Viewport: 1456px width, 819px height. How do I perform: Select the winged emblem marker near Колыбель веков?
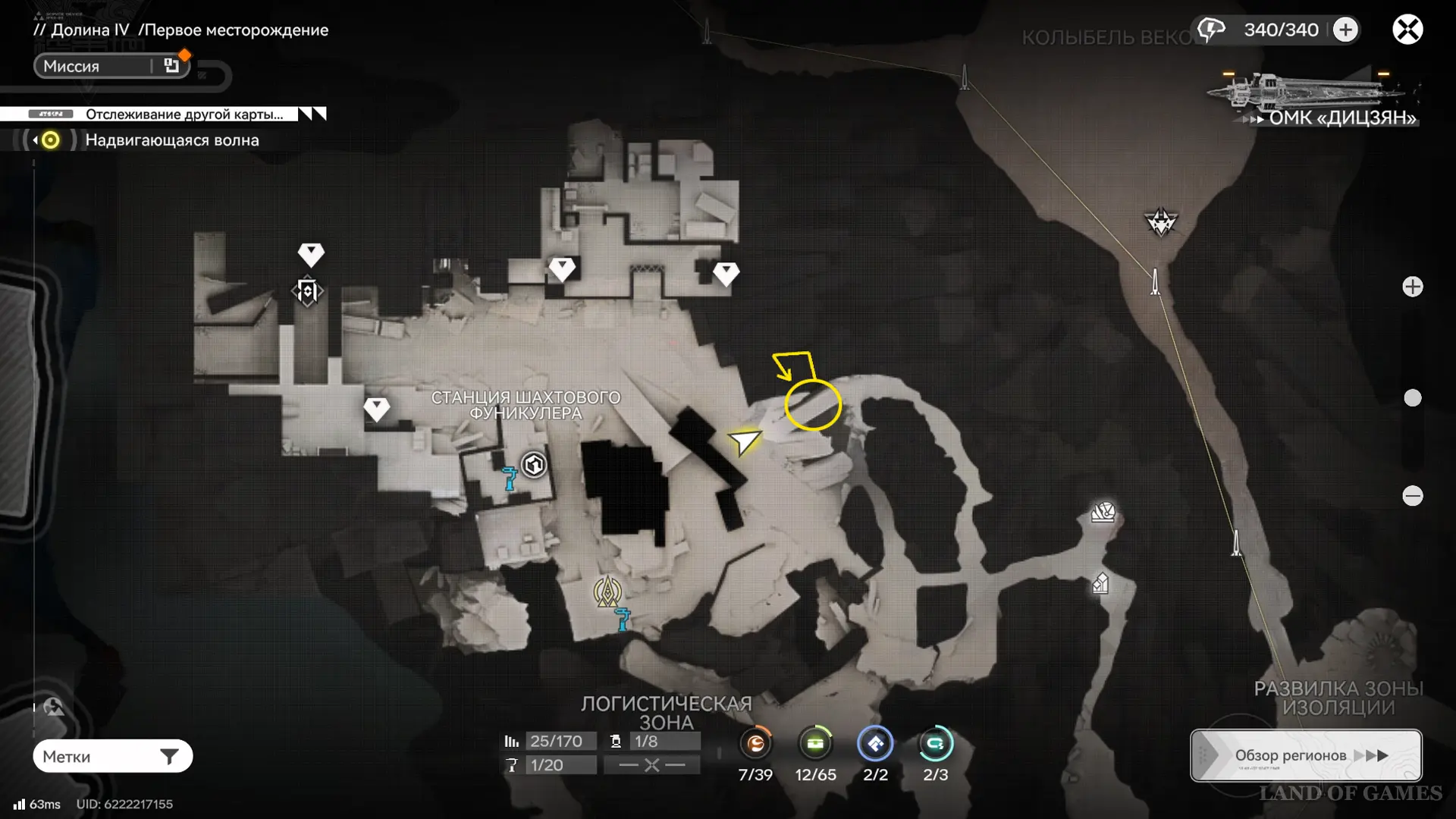point(1160,222)
